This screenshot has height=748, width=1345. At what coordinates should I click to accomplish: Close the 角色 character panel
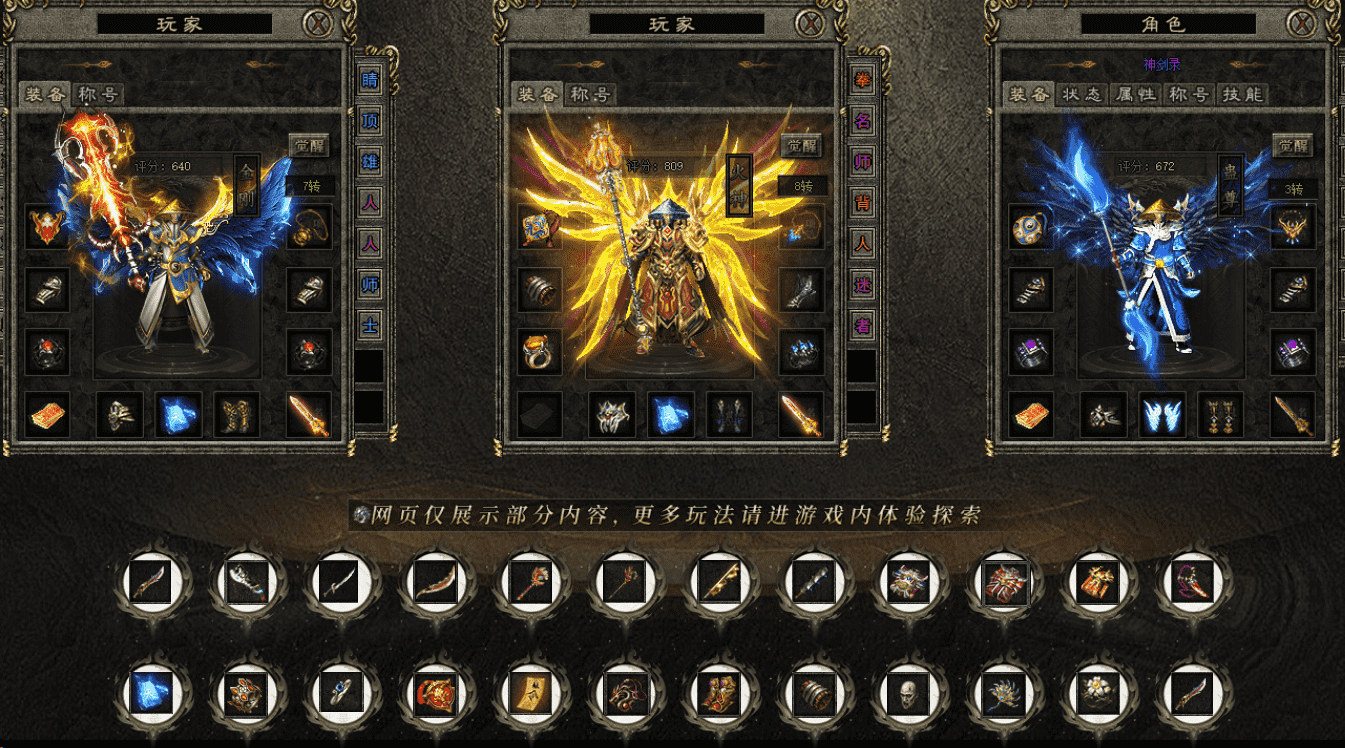click(1301, 23)
